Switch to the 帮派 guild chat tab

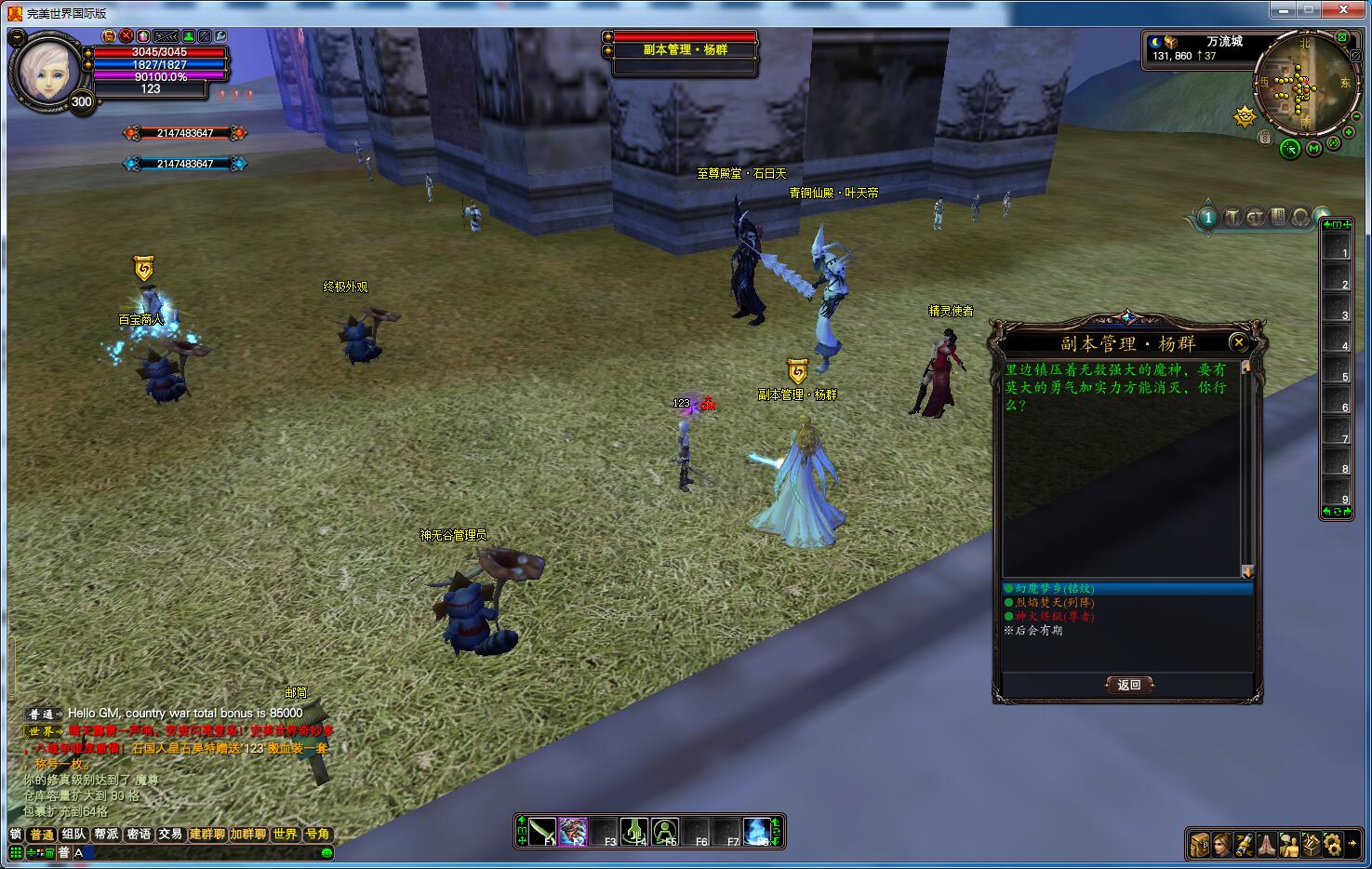[x=106, y=835]
